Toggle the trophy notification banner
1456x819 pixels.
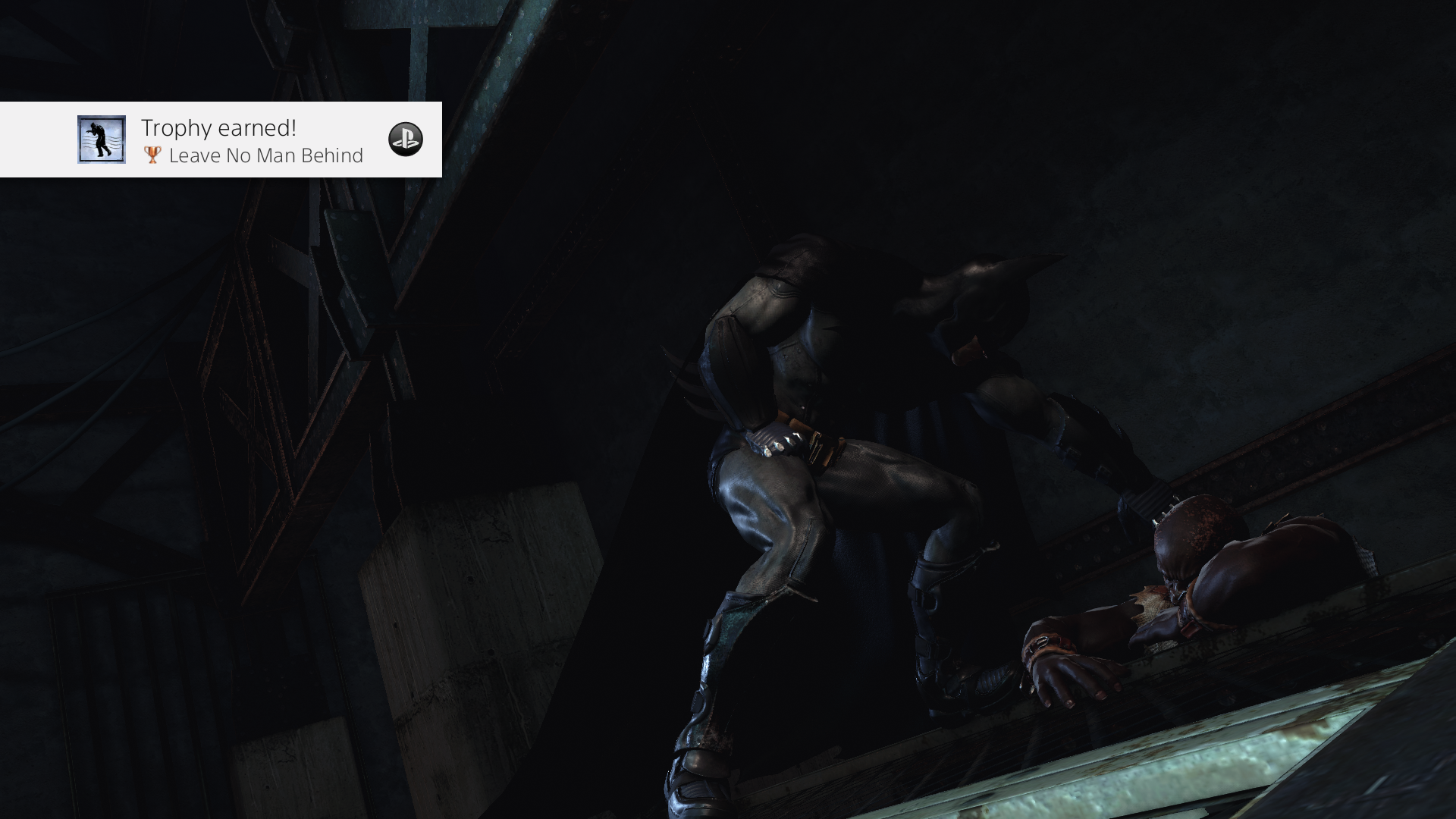(220, 140)
